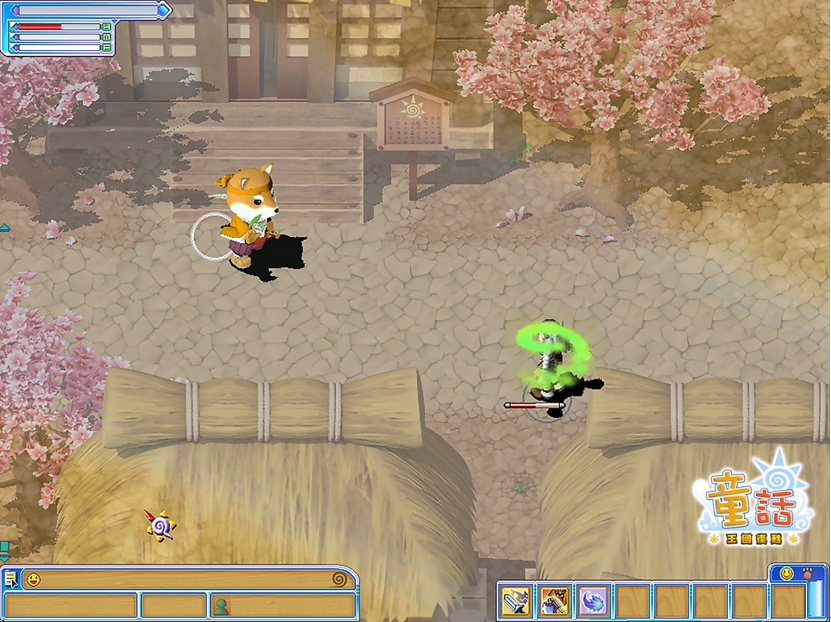Screen dimensions: 831x622
Task: Activate the sword attack skill
Action: (515, 601)
